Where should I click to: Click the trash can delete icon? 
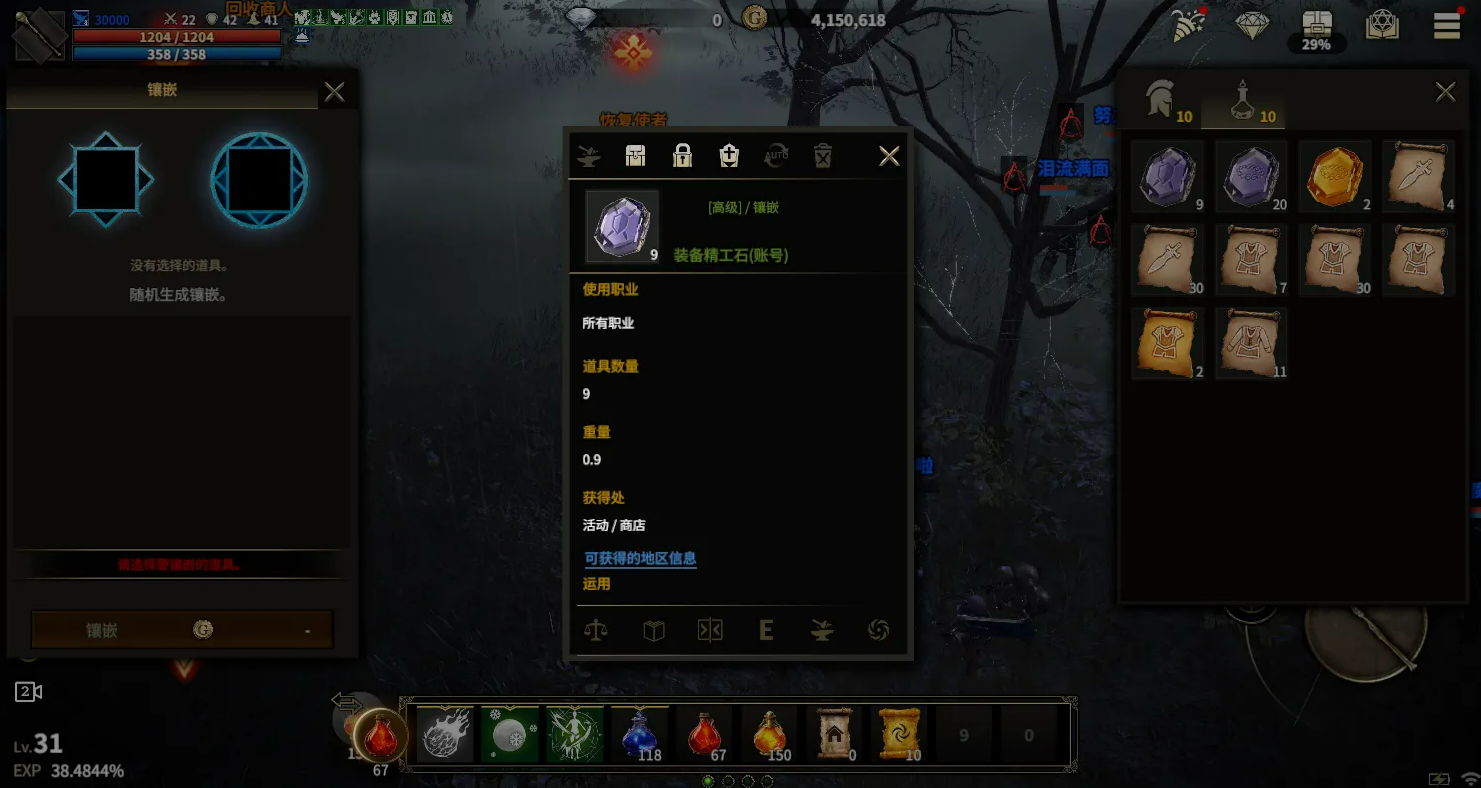(x=822, y=156)
